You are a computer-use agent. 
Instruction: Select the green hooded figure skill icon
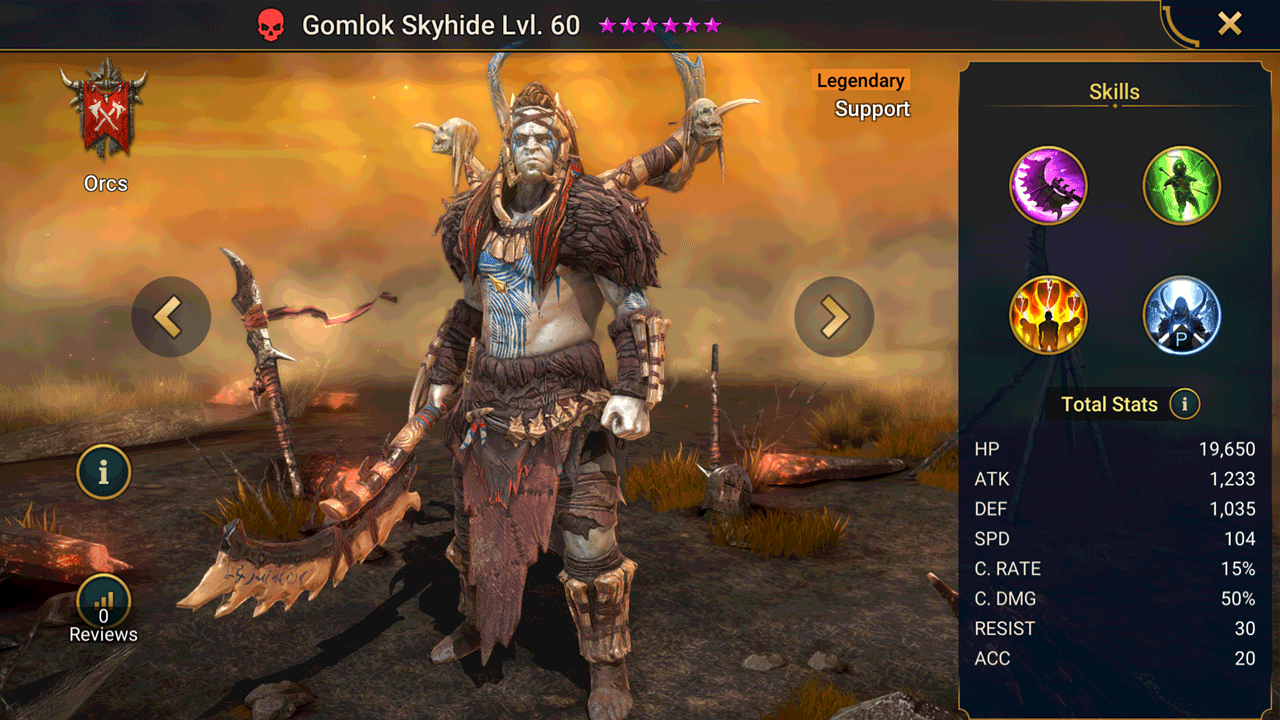tap(1181, 186)
